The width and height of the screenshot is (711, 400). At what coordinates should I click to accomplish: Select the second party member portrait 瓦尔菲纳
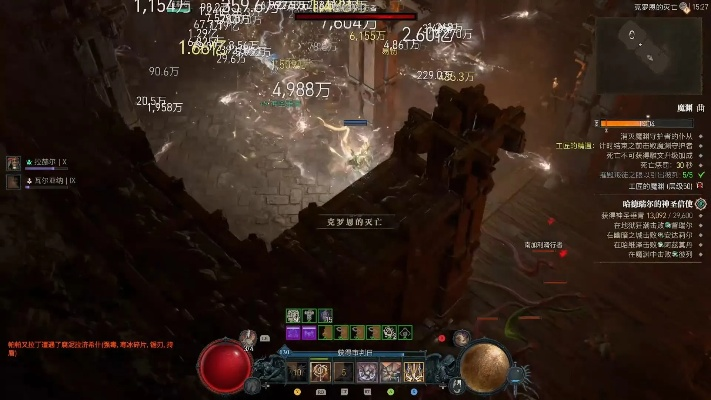[14, 181]
